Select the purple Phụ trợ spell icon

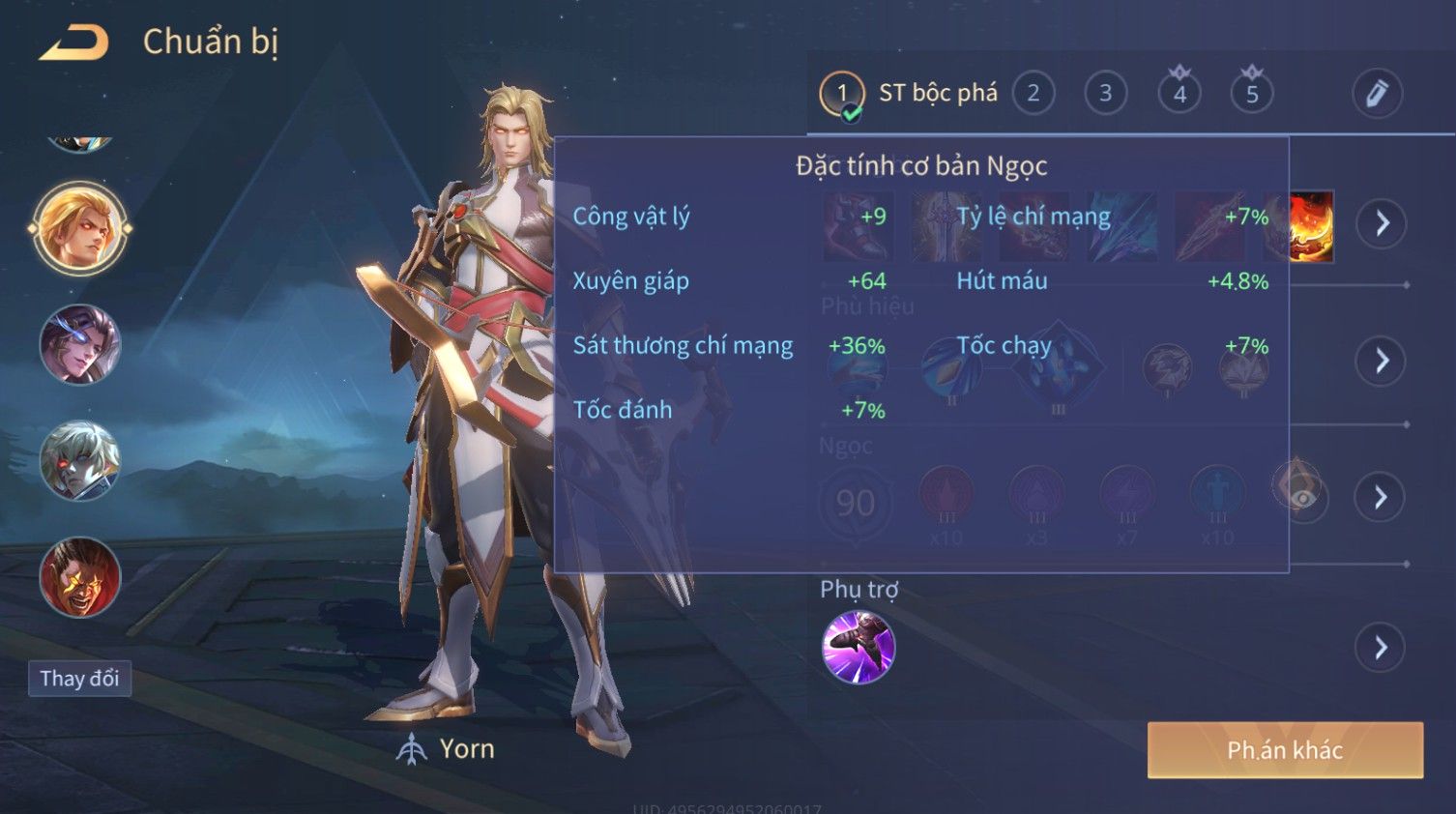(859, 648)
